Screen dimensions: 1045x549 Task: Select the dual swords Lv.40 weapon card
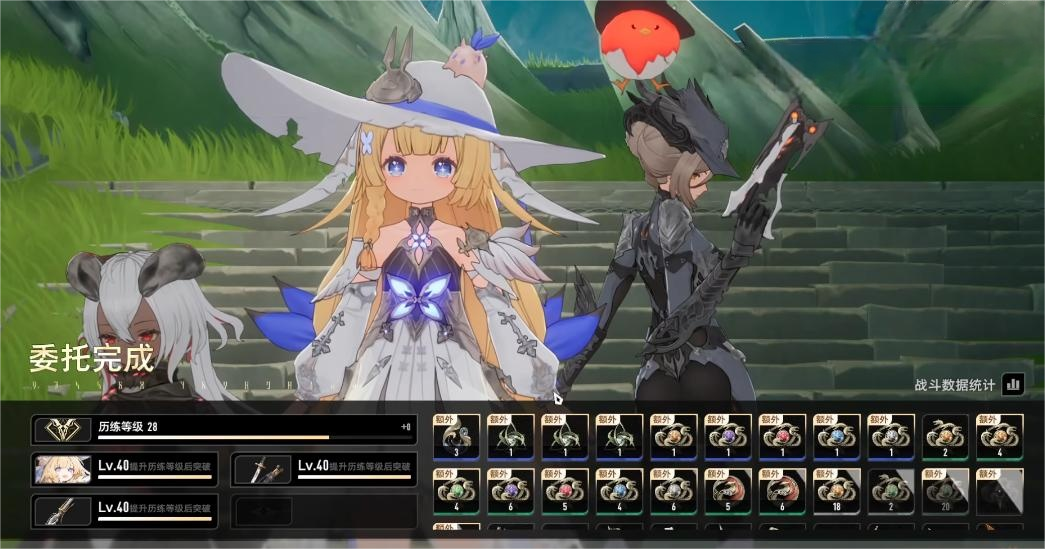click(324, 470)
